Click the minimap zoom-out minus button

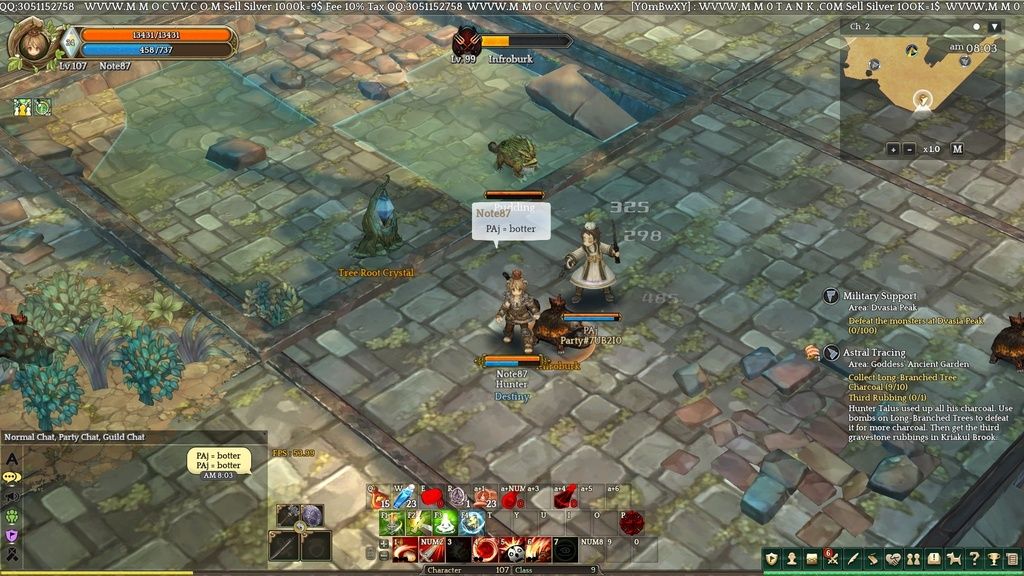click(909, 149)
